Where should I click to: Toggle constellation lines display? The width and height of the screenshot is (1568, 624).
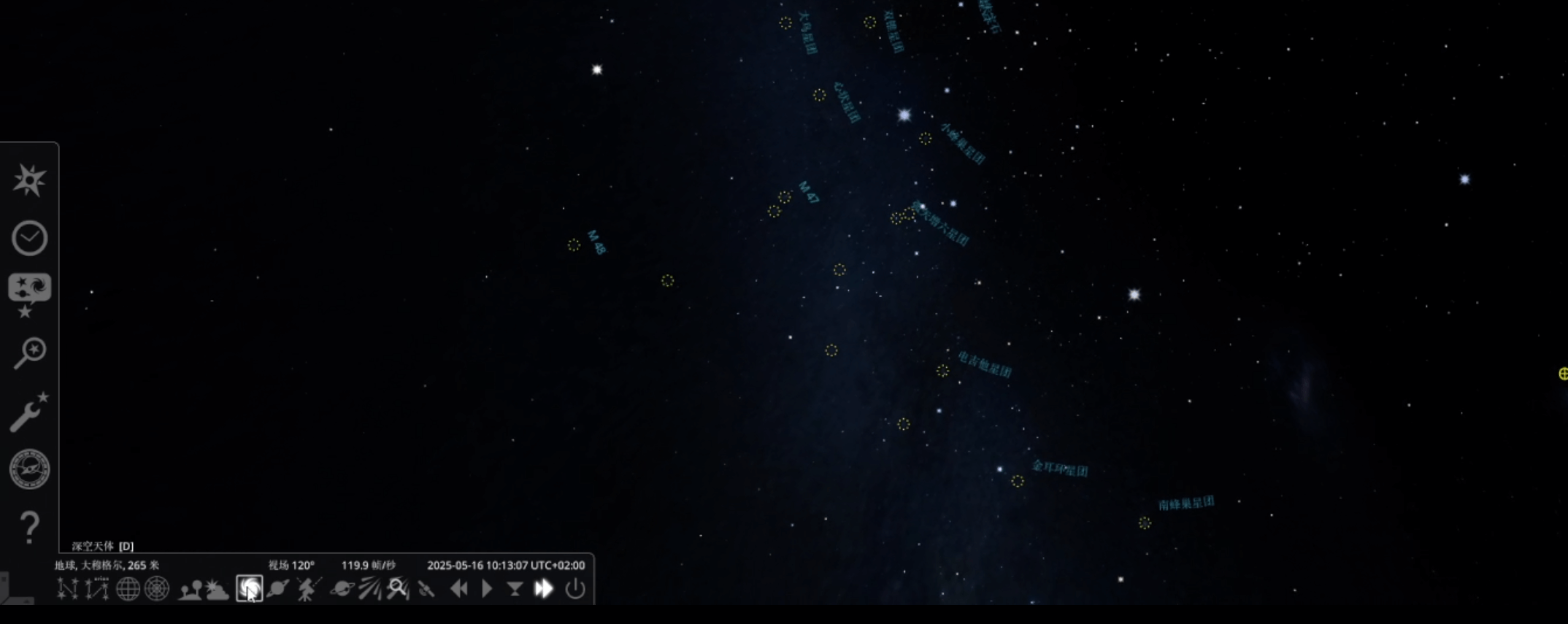pos(67,588)
